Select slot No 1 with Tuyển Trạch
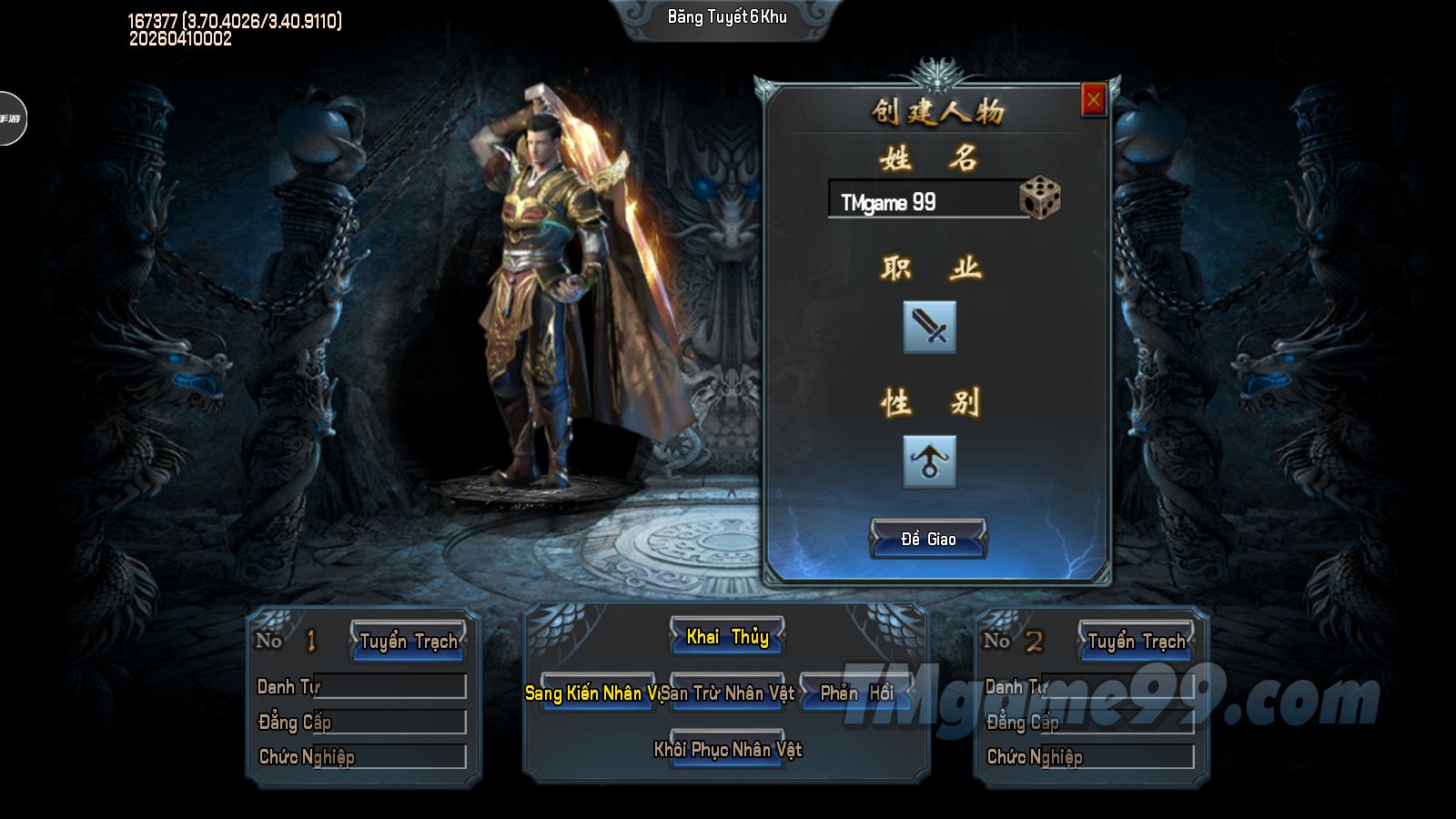Image resolution: width=1456 pixels, height=819 pixels. tap(409, 642)
